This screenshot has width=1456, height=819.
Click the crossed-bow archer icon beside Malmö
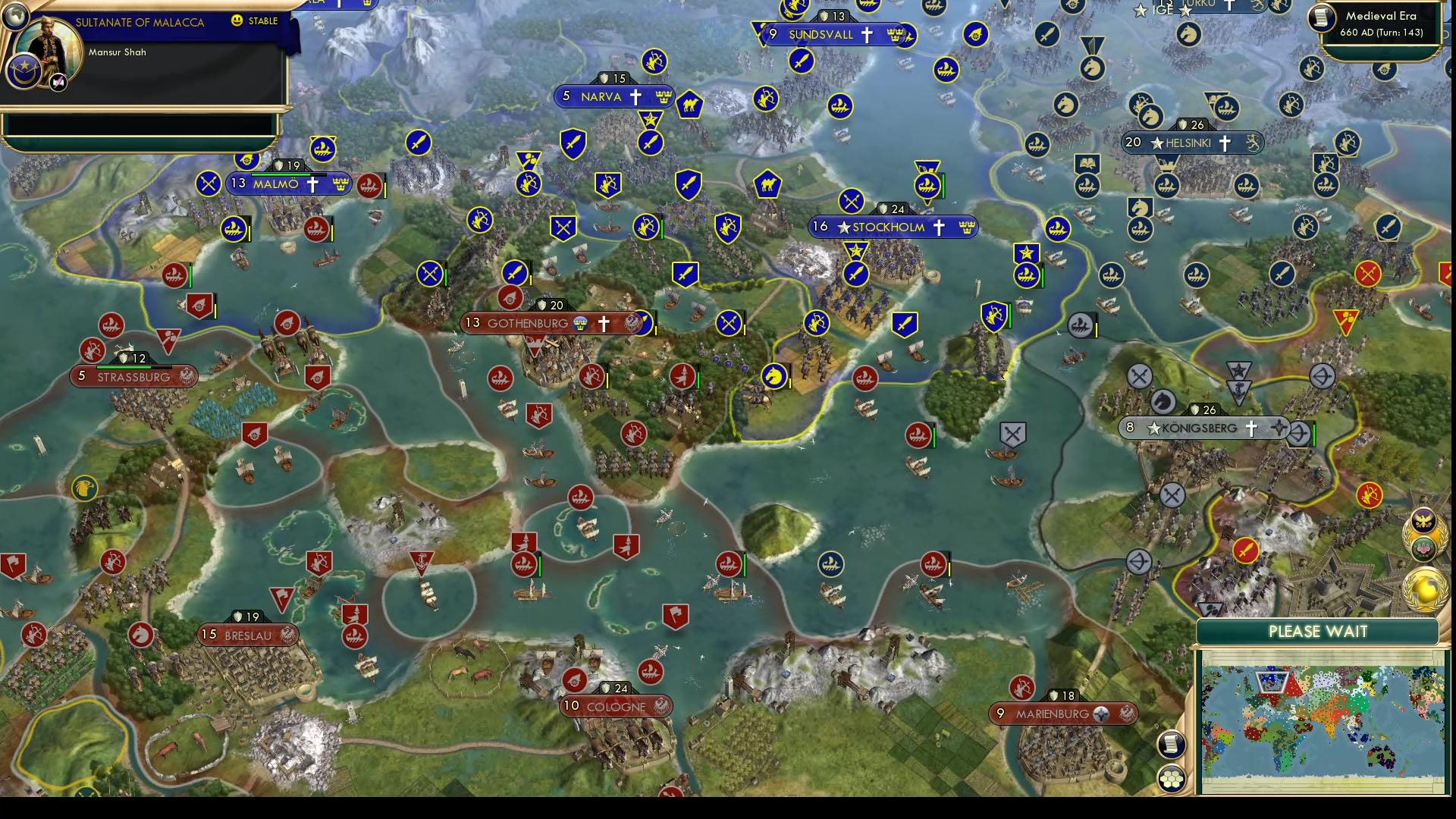point(208,183)
